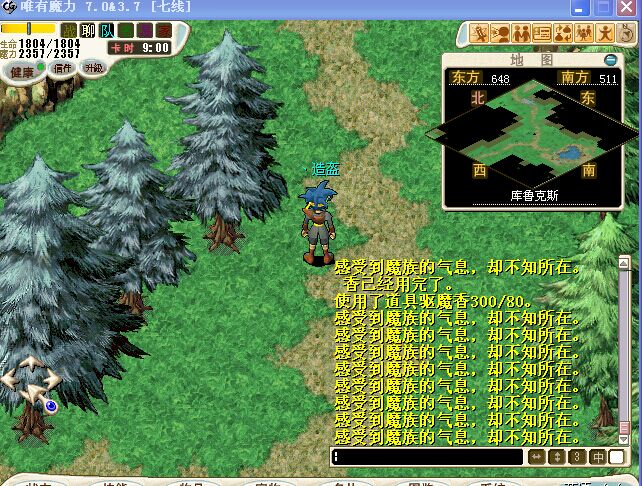
Task: Minimize the game window
Action: pos(580,8)
